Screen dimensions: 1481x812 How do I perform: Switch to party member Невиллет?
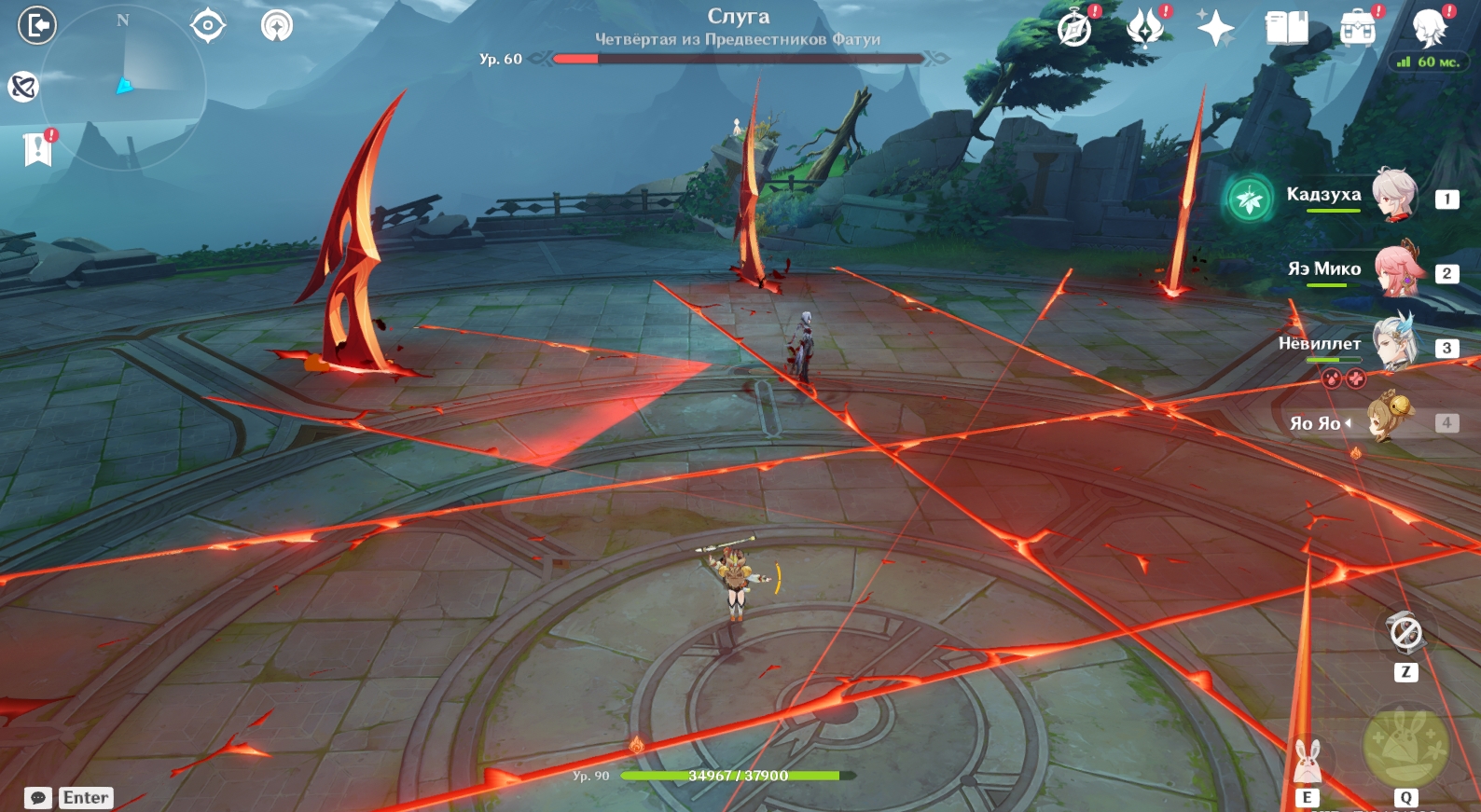(x=1395, y=345)
